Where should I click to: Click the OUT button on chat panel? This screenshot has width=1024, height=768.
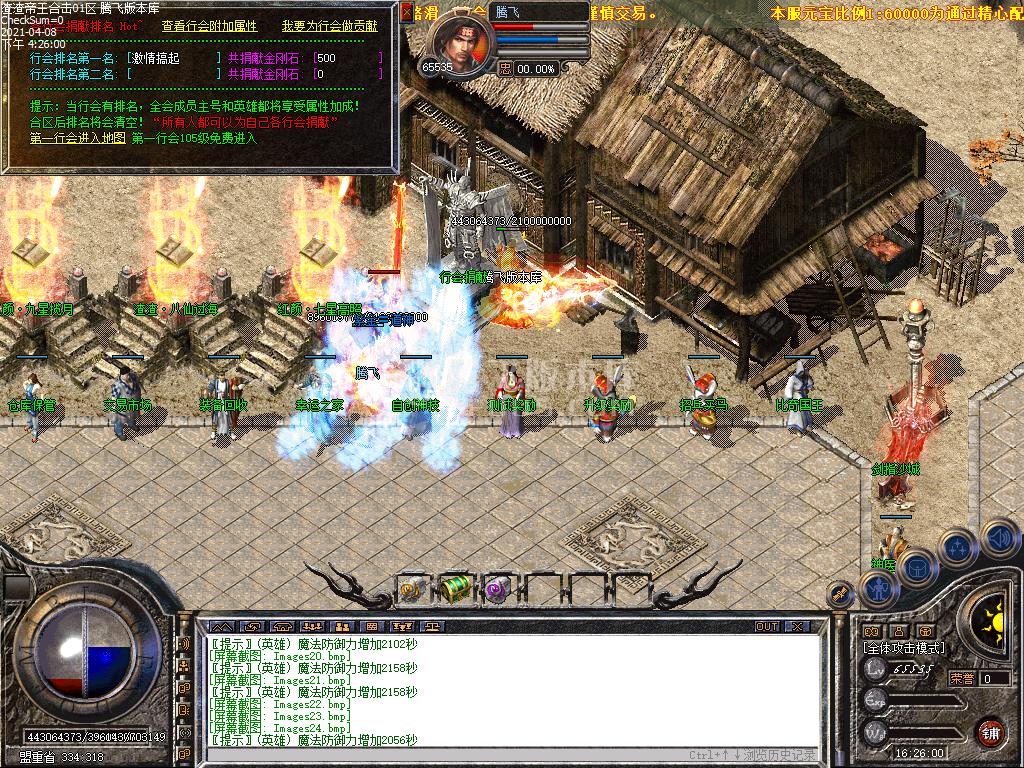click(767, 626)
